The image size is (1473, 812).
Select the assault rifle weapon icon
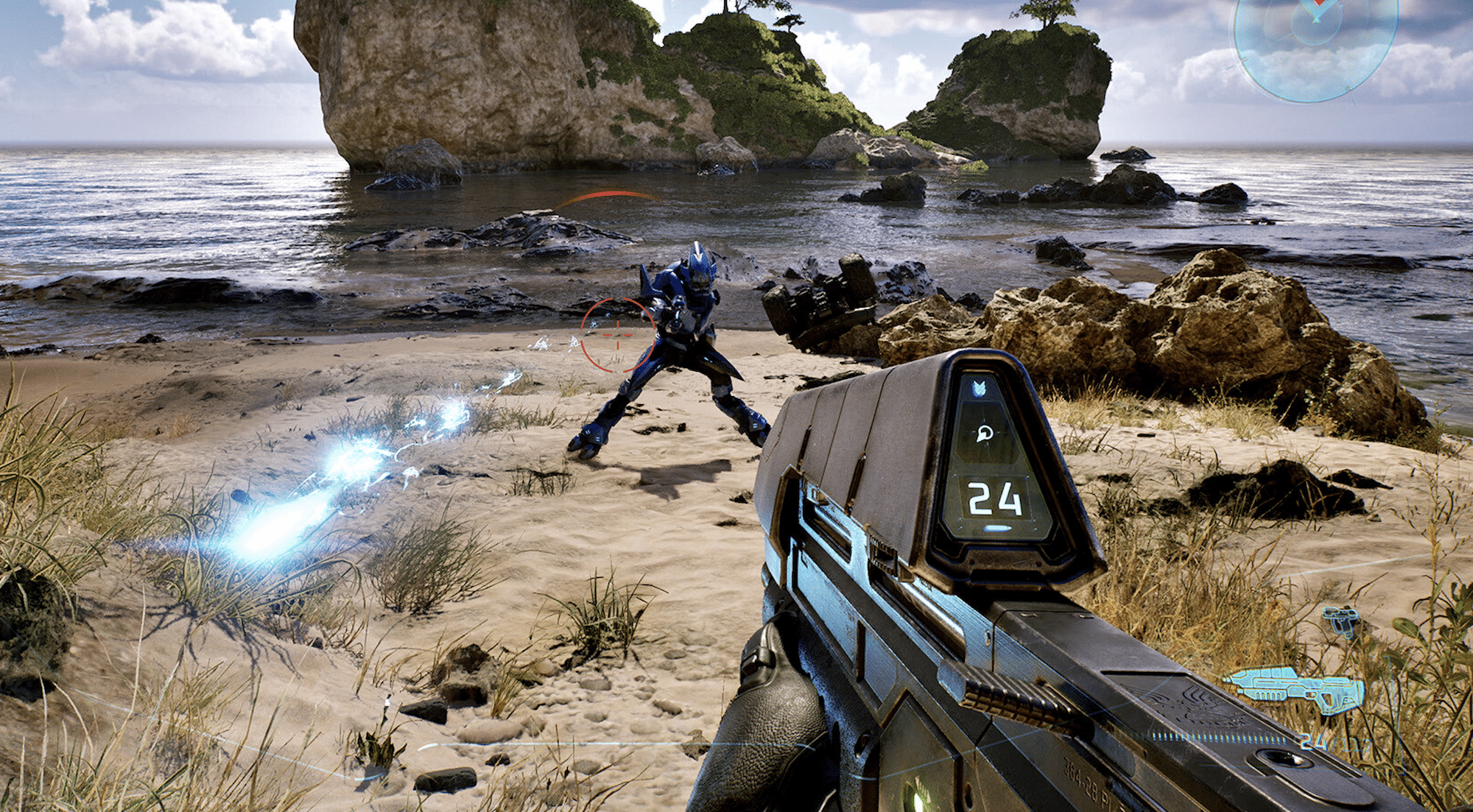click(1295, 688)
